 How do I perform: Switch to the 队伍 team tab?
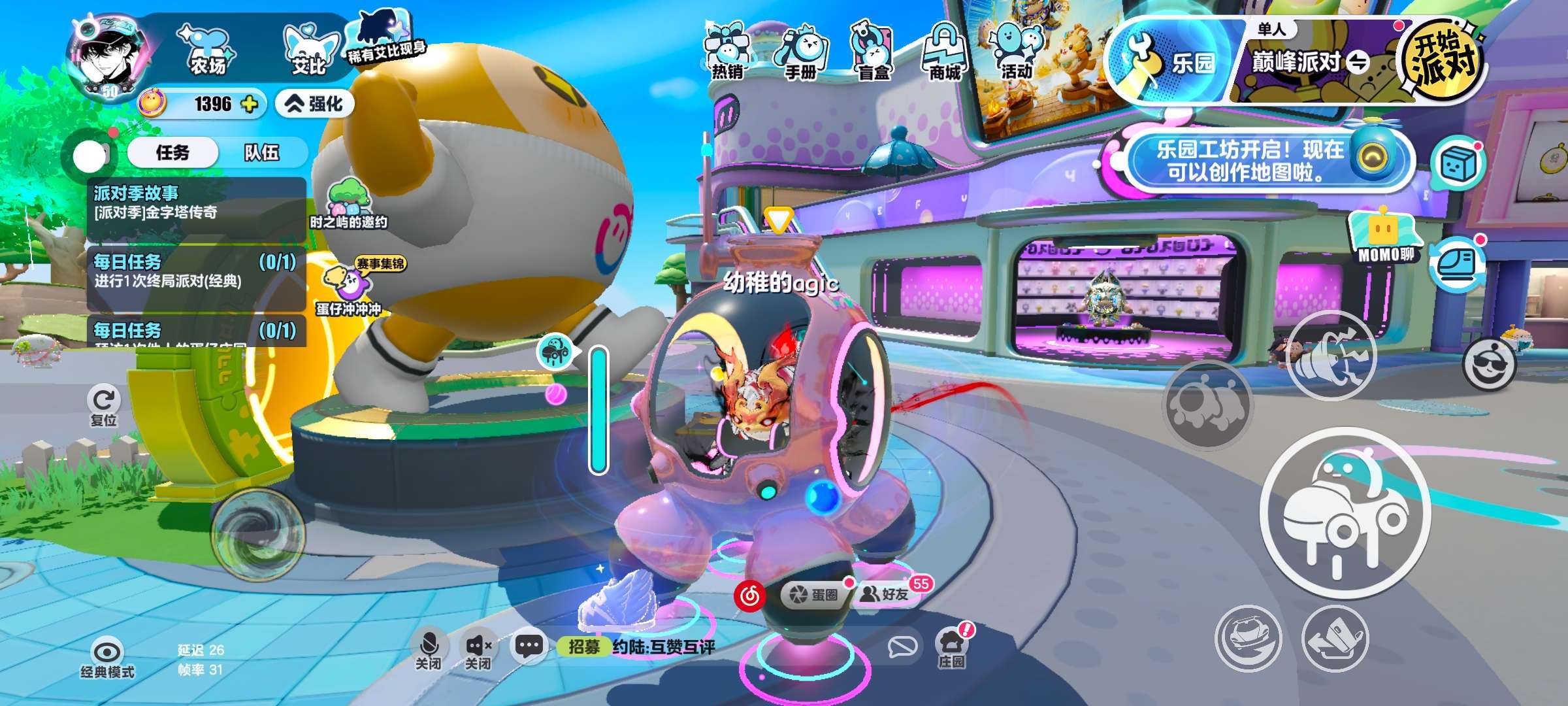click(x=261, y=153)
